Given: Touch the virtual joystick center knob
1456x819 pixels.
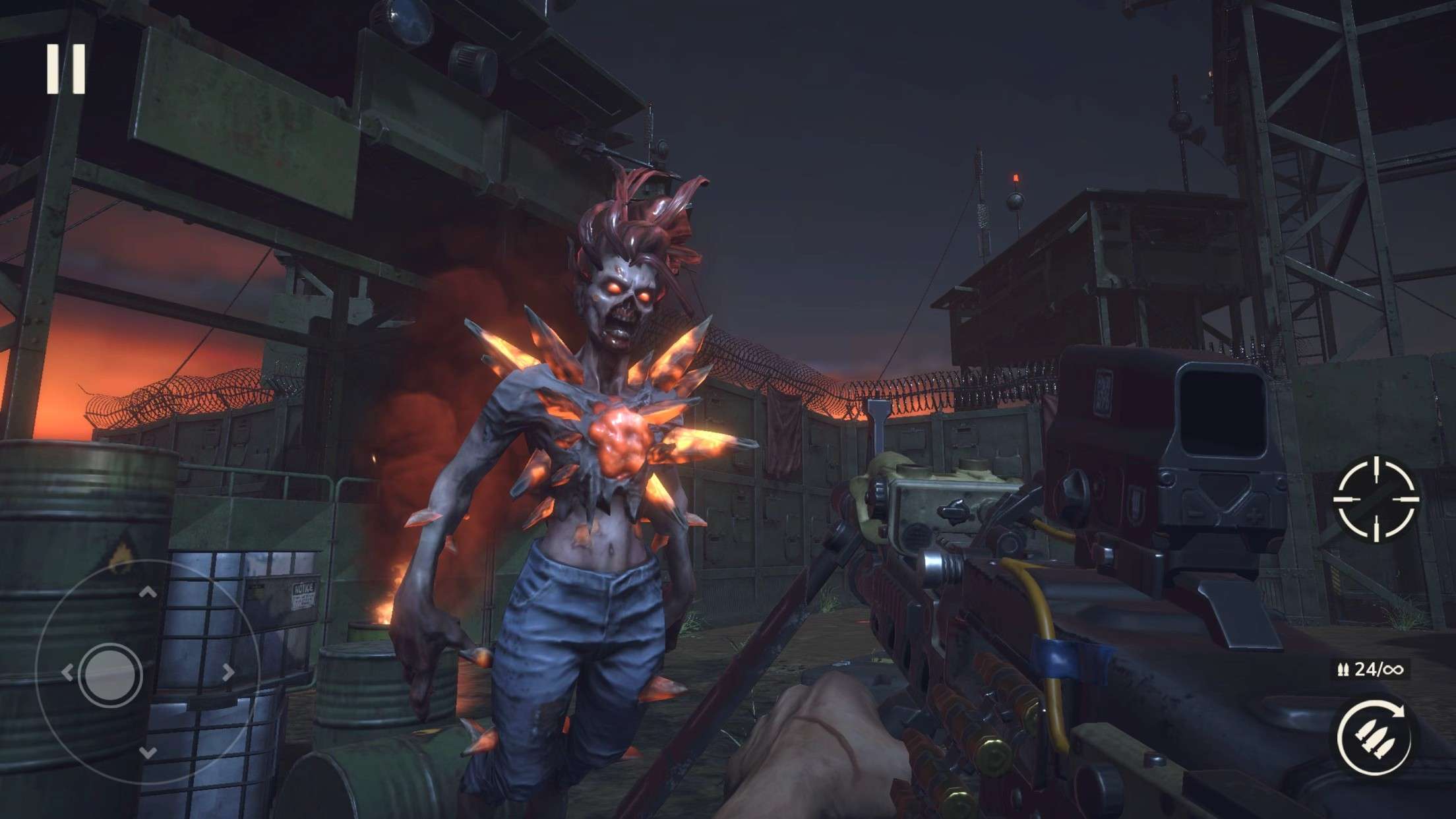Looking at the screenshot, I should point(110,675).
